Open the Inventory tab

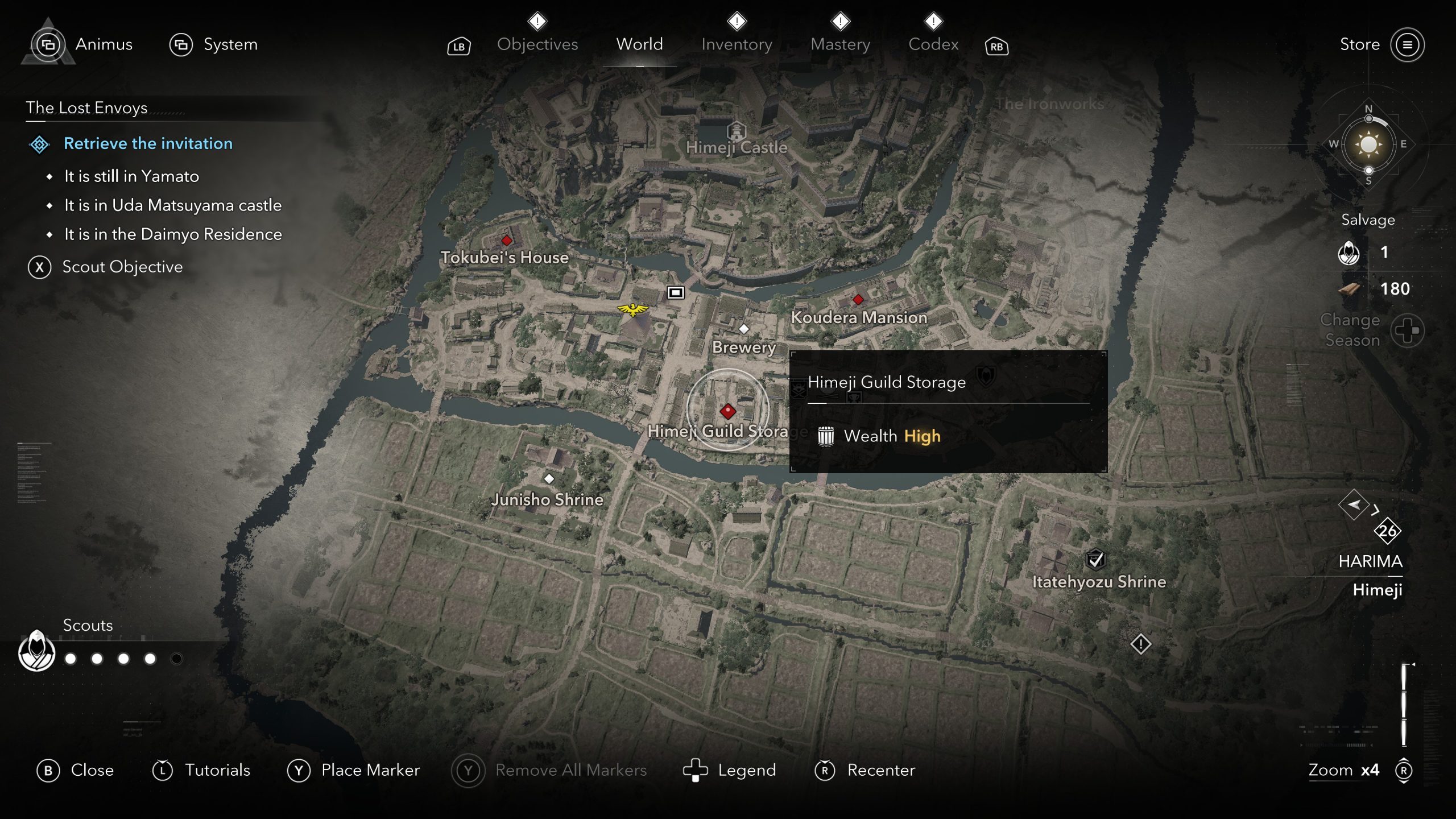click(x=737, y=44)
